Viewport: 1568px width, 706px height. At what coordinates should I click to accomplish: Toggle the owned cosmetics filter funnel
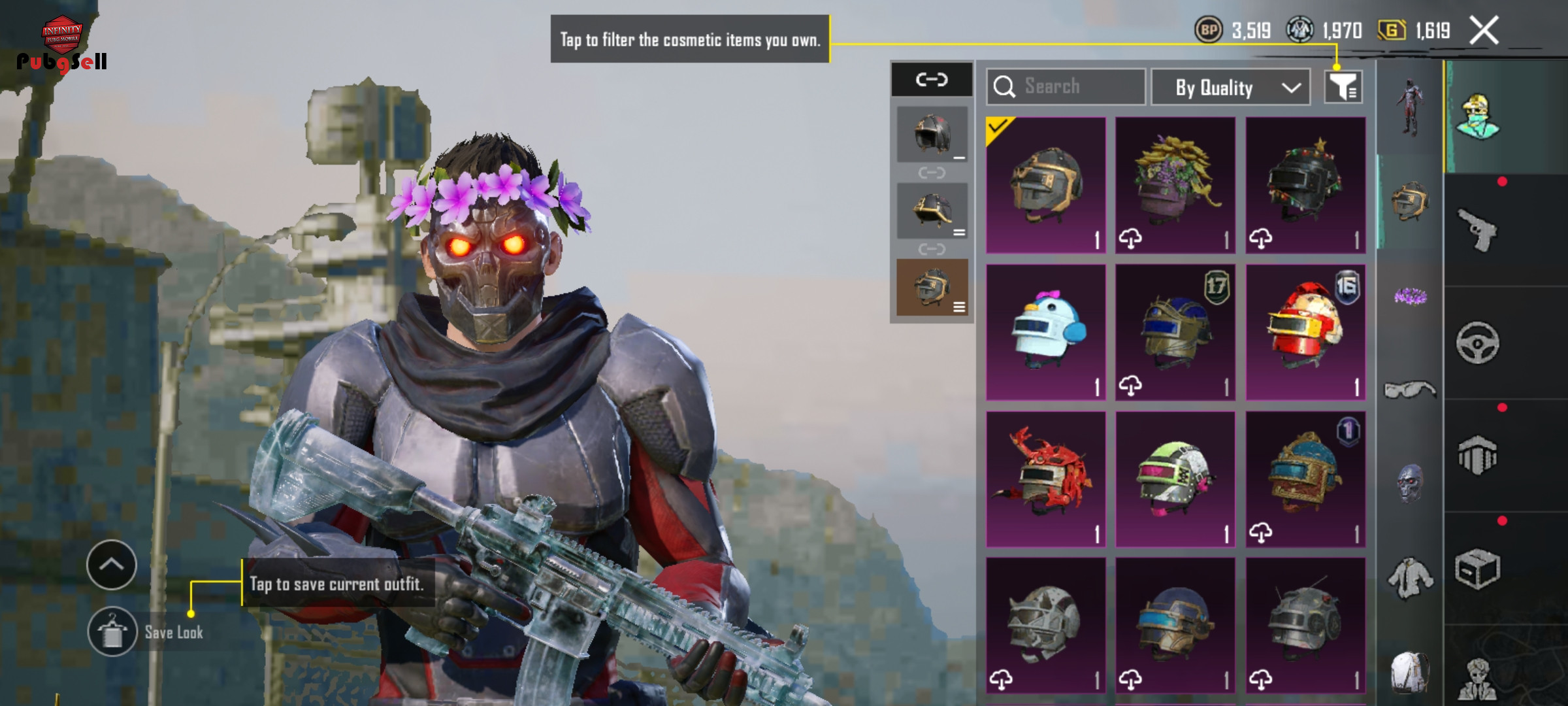(x=1343, y=87)
